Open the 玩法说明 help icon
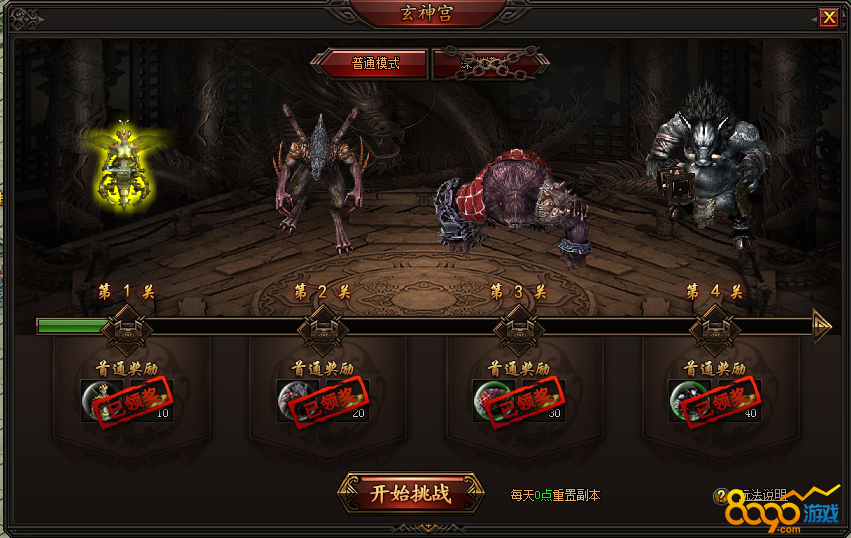 click(721, 496)
